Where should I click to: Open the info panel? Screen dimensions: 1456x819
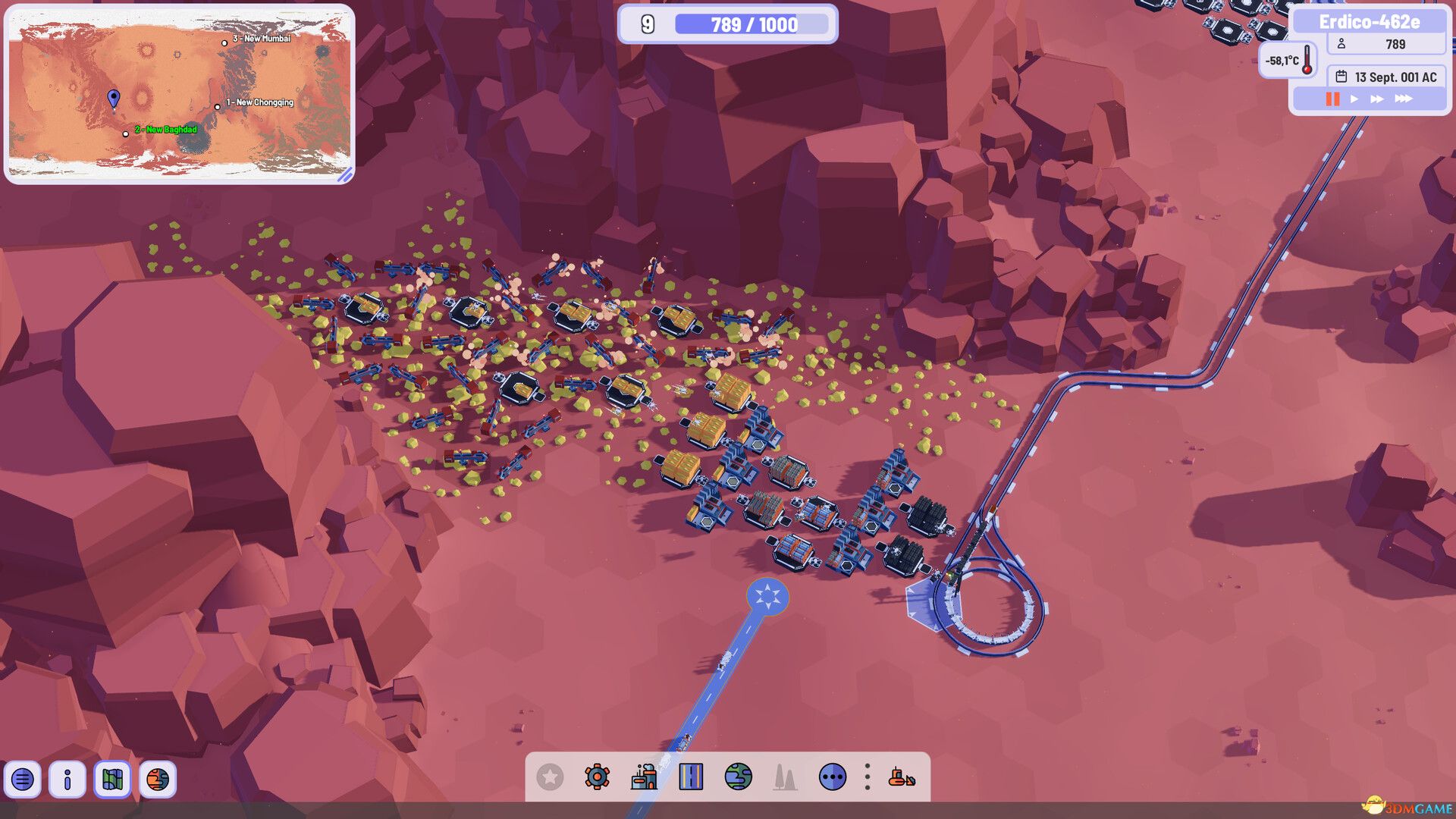point(68,780)
